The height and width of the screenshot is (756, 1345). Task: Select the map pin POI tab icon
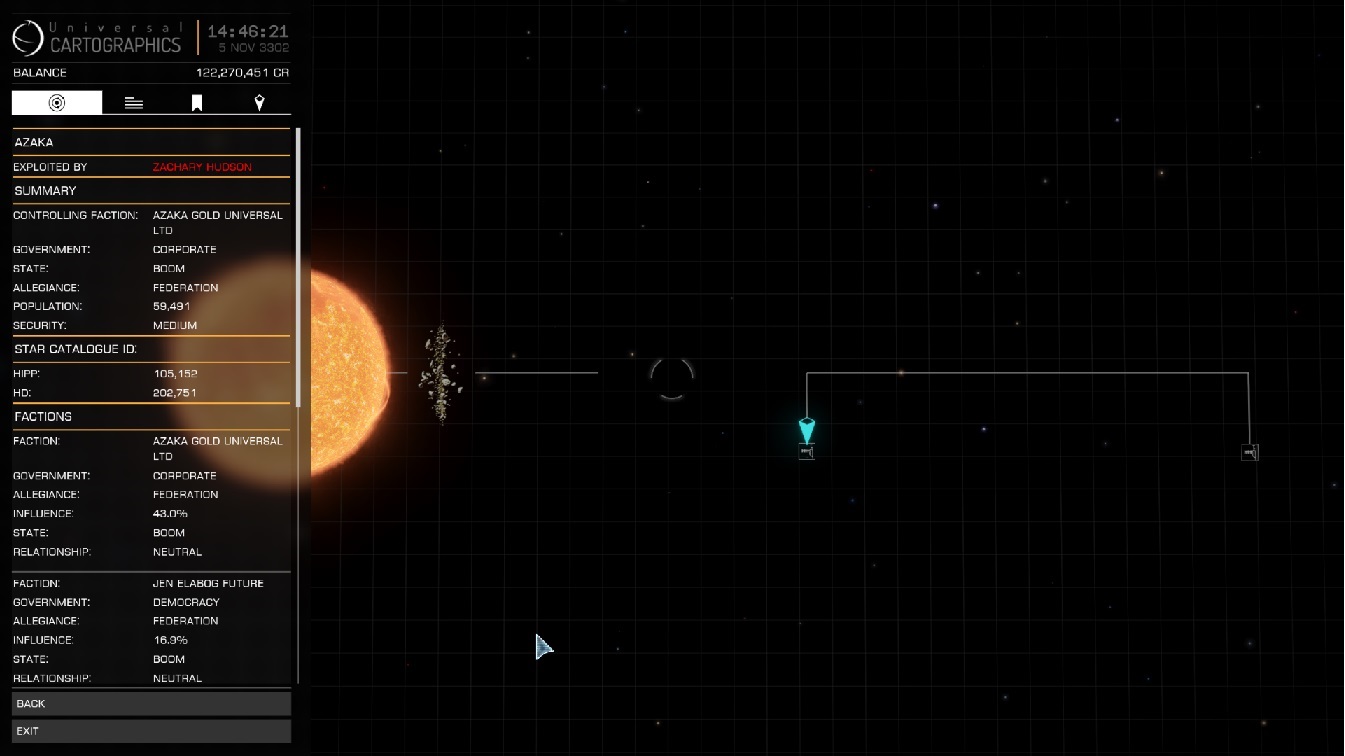click(259, 100)
